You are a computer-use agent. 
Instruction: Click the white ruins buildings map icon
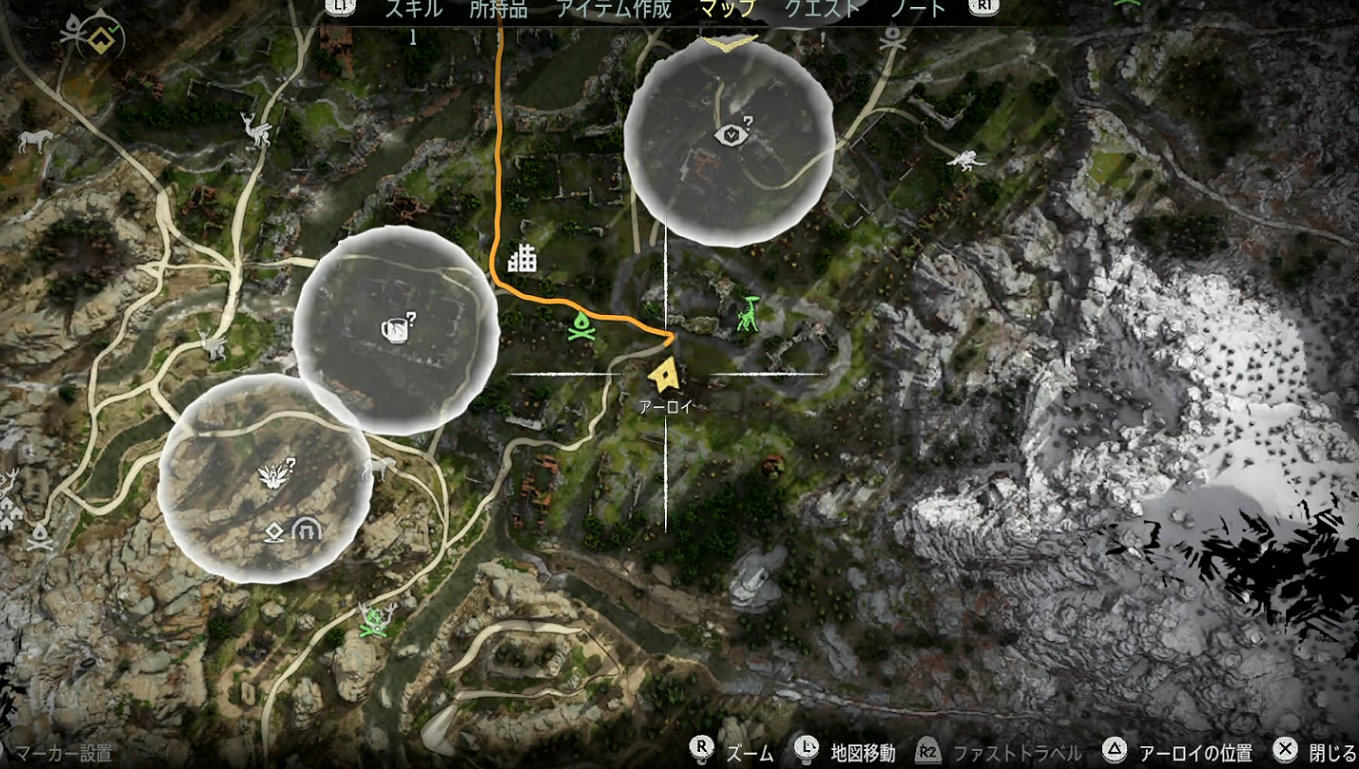coord(522,259)
